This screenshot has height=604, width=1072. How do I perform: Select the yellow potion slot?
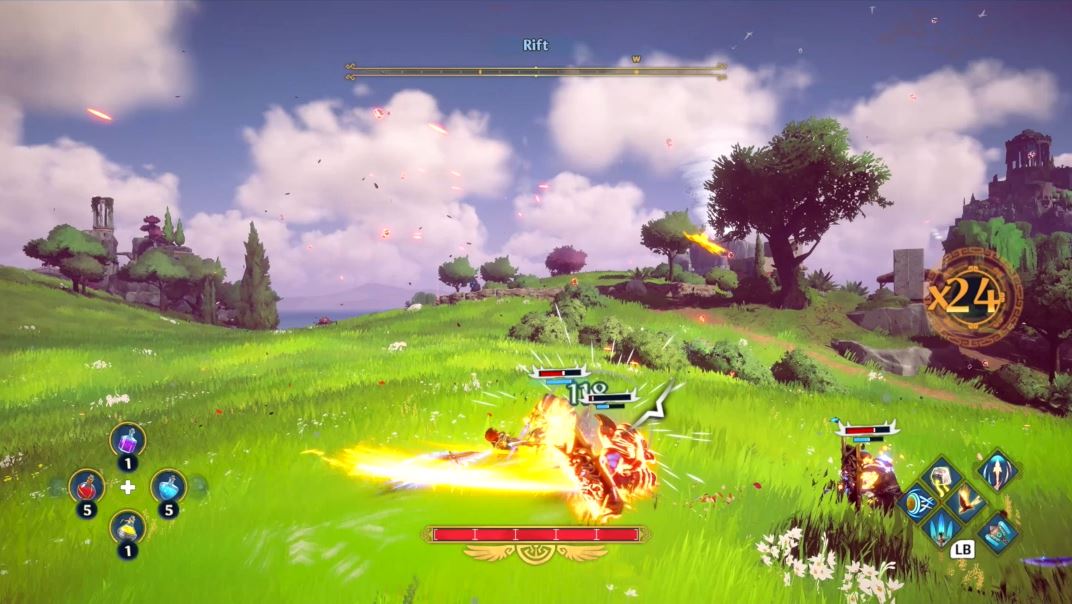(x=127, y=527)
